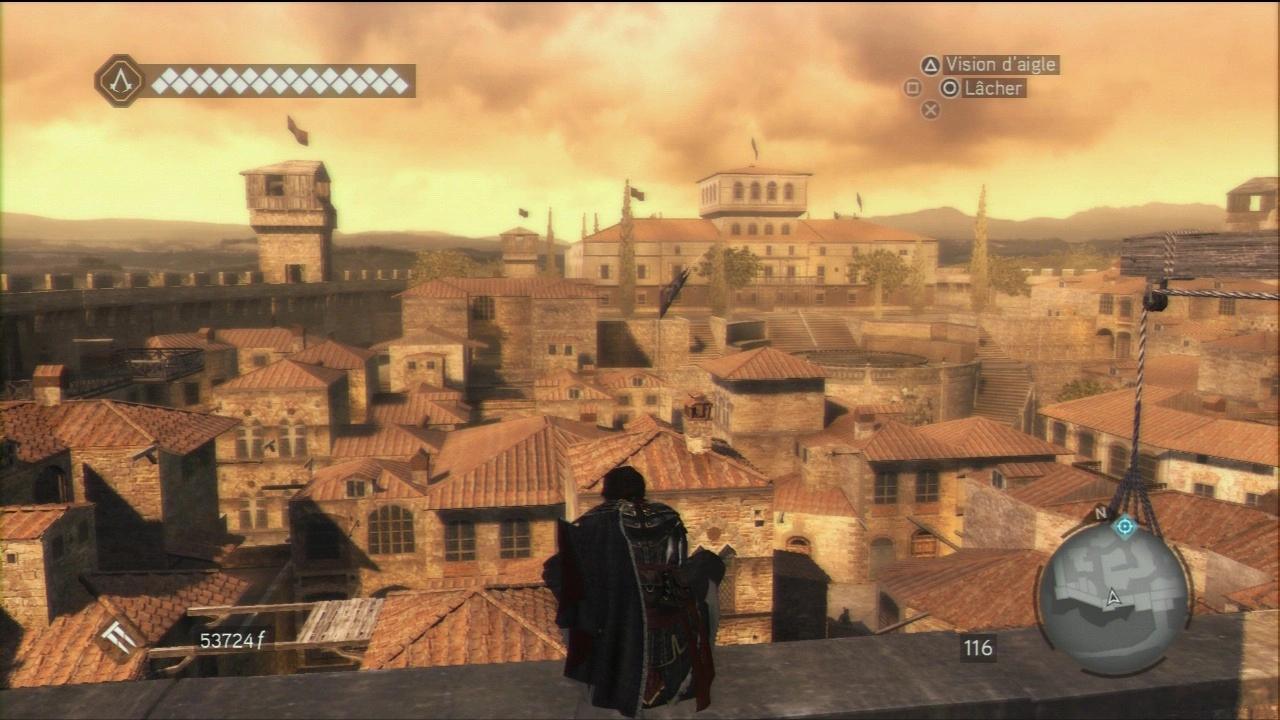
Task: Toggle the blue waypoint marker on the minimap
Action: click(x=1124, y=527)
